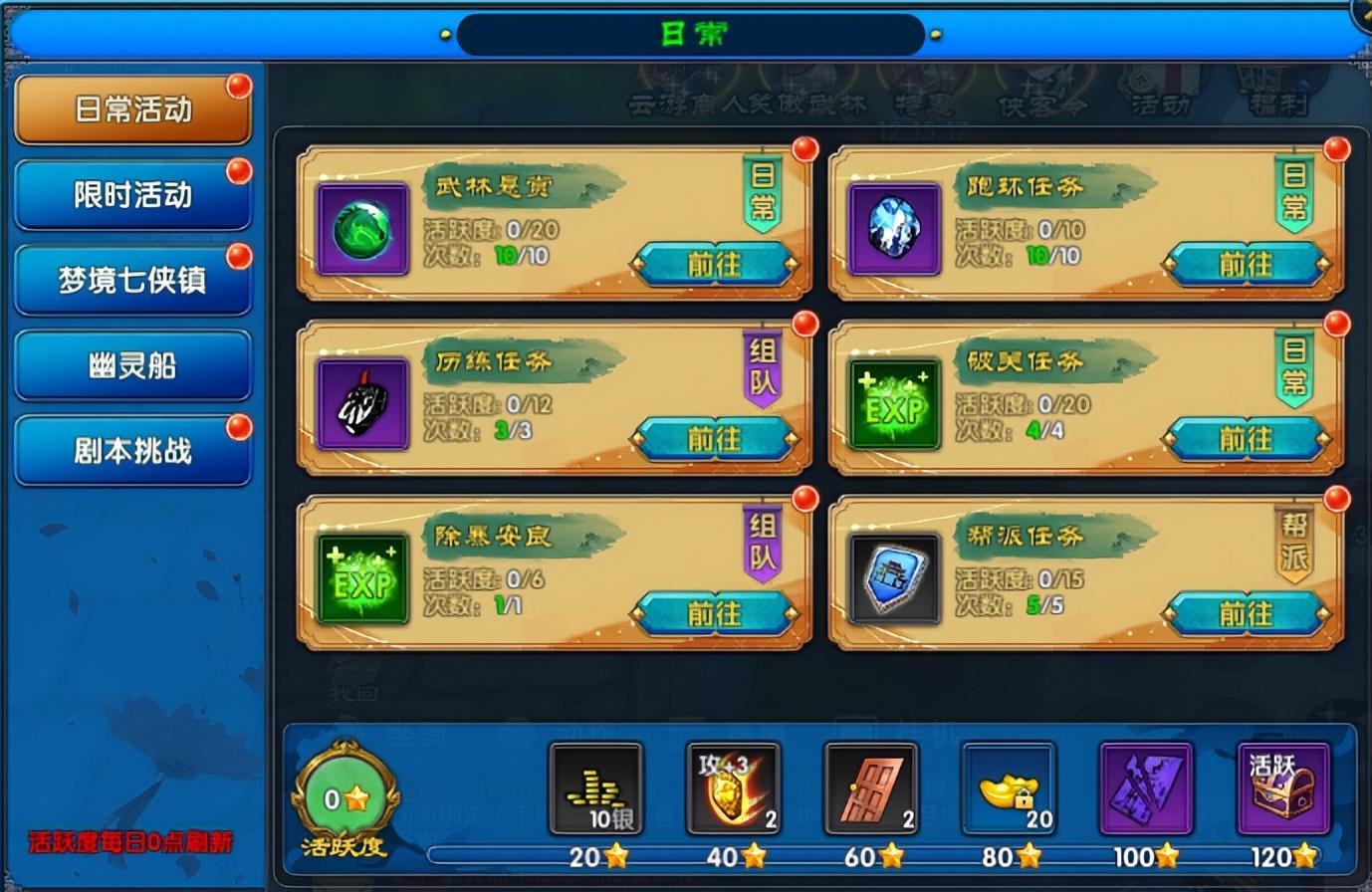This screenshot has height=892, width=1372.
Task: Select the 破灵任务 EXP icon
Action: click(893, 414)
